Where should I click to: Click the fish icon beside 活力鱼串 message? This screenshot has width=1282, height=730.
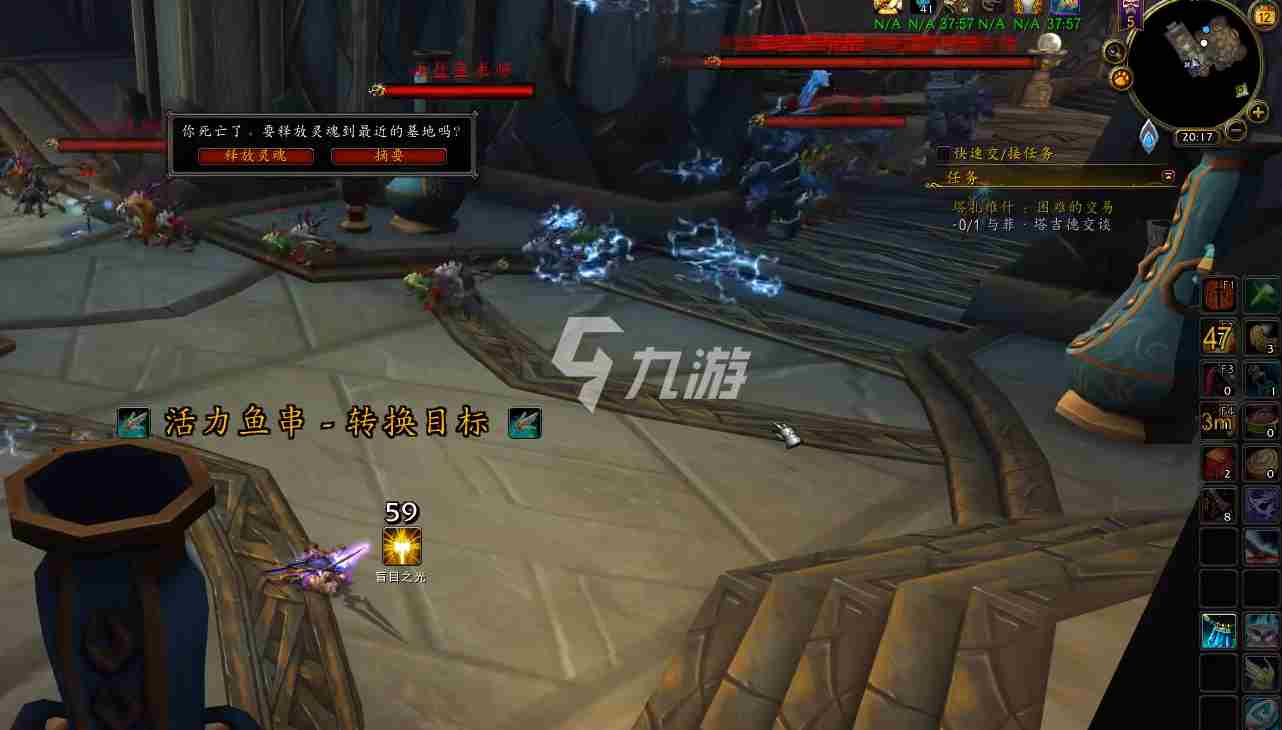(133, 422)
